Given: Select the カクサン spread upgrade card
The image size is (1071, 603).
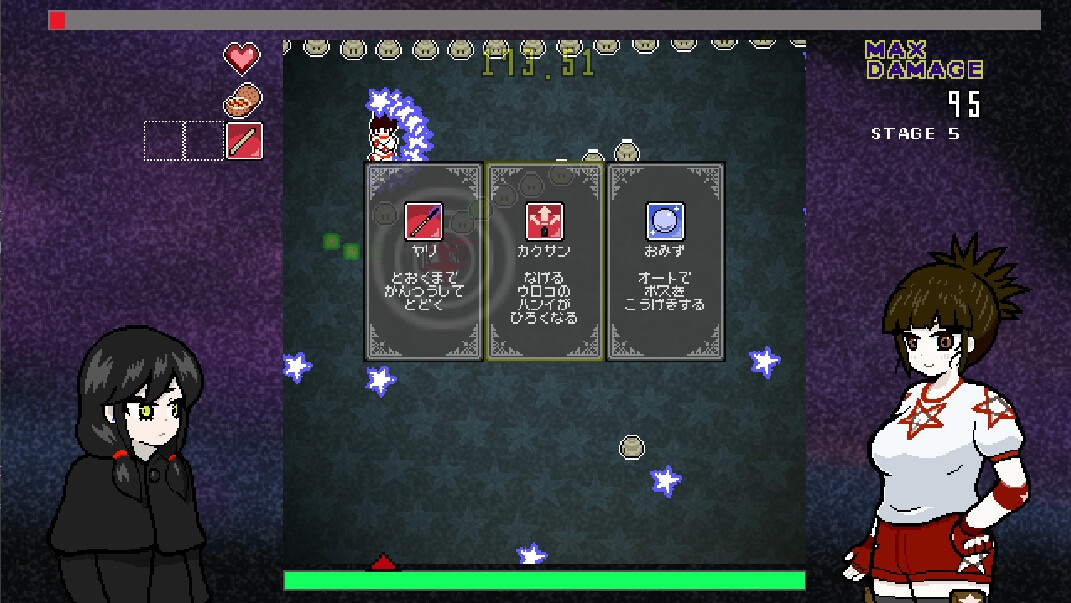Looking at the screenshot, I should point(544,261).
